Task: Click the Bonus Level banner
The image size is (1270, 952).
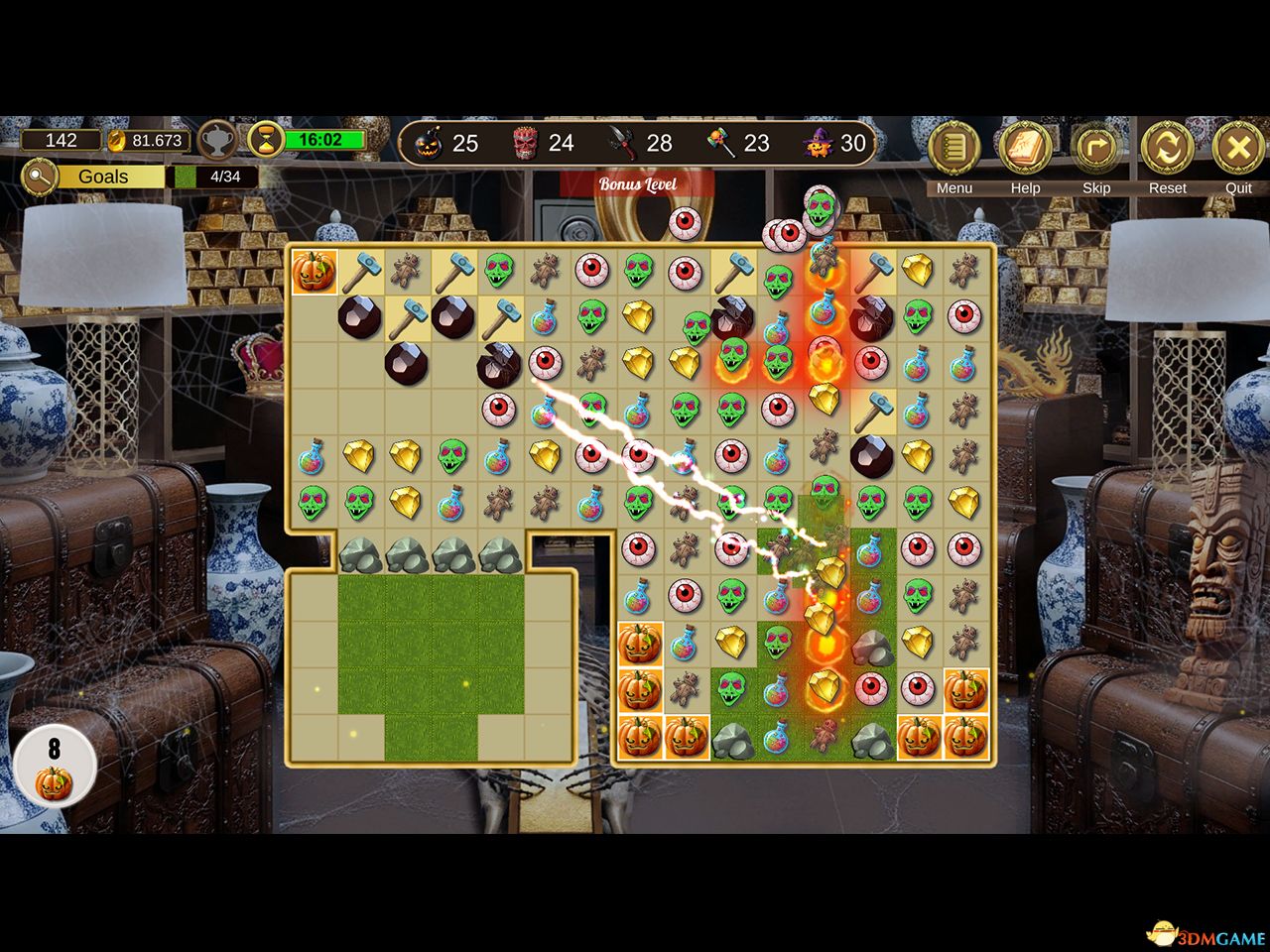Action: tap(638, 184)
